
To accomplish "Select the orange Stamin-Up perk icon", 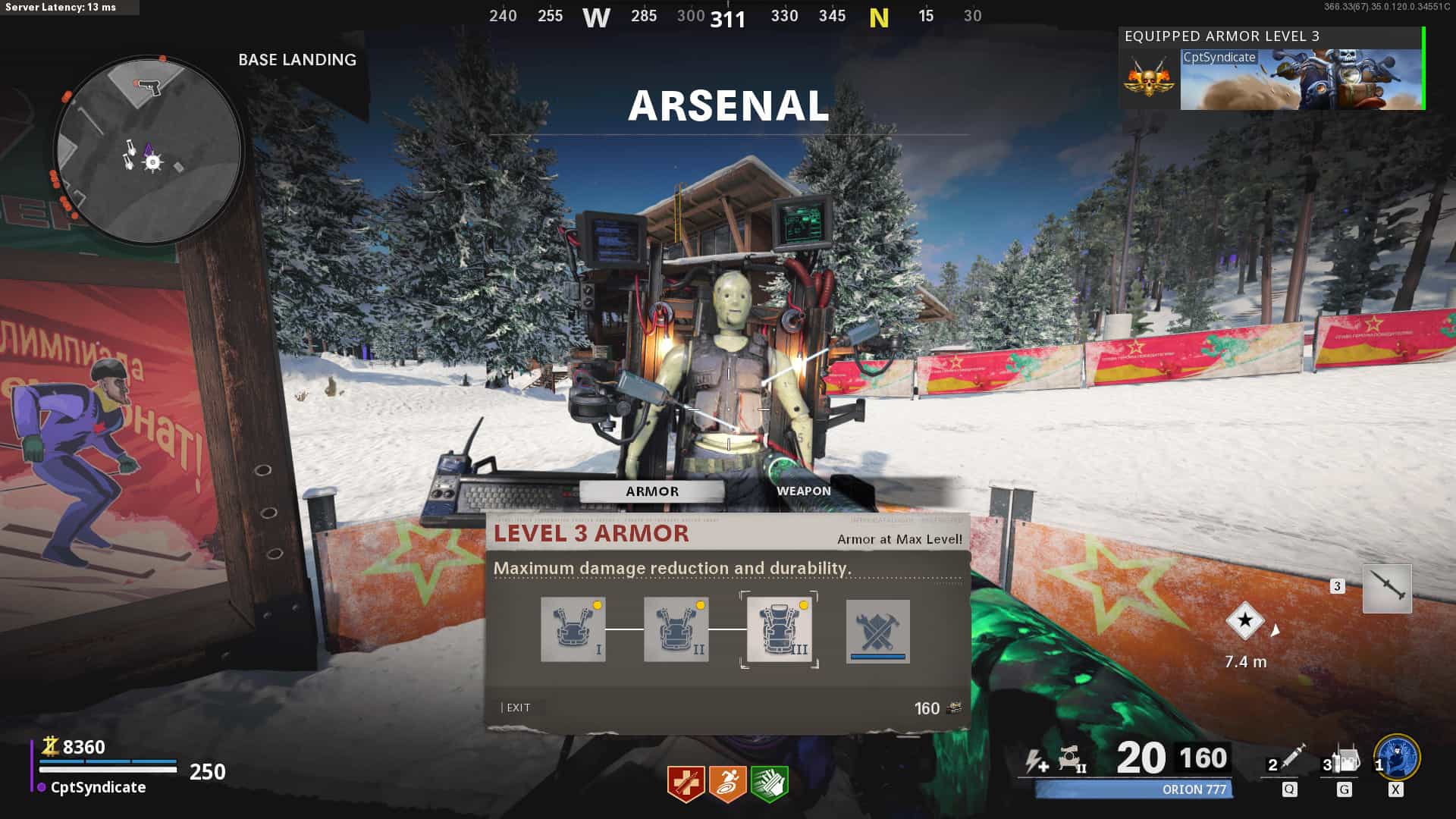I will [x=727, y=783].
